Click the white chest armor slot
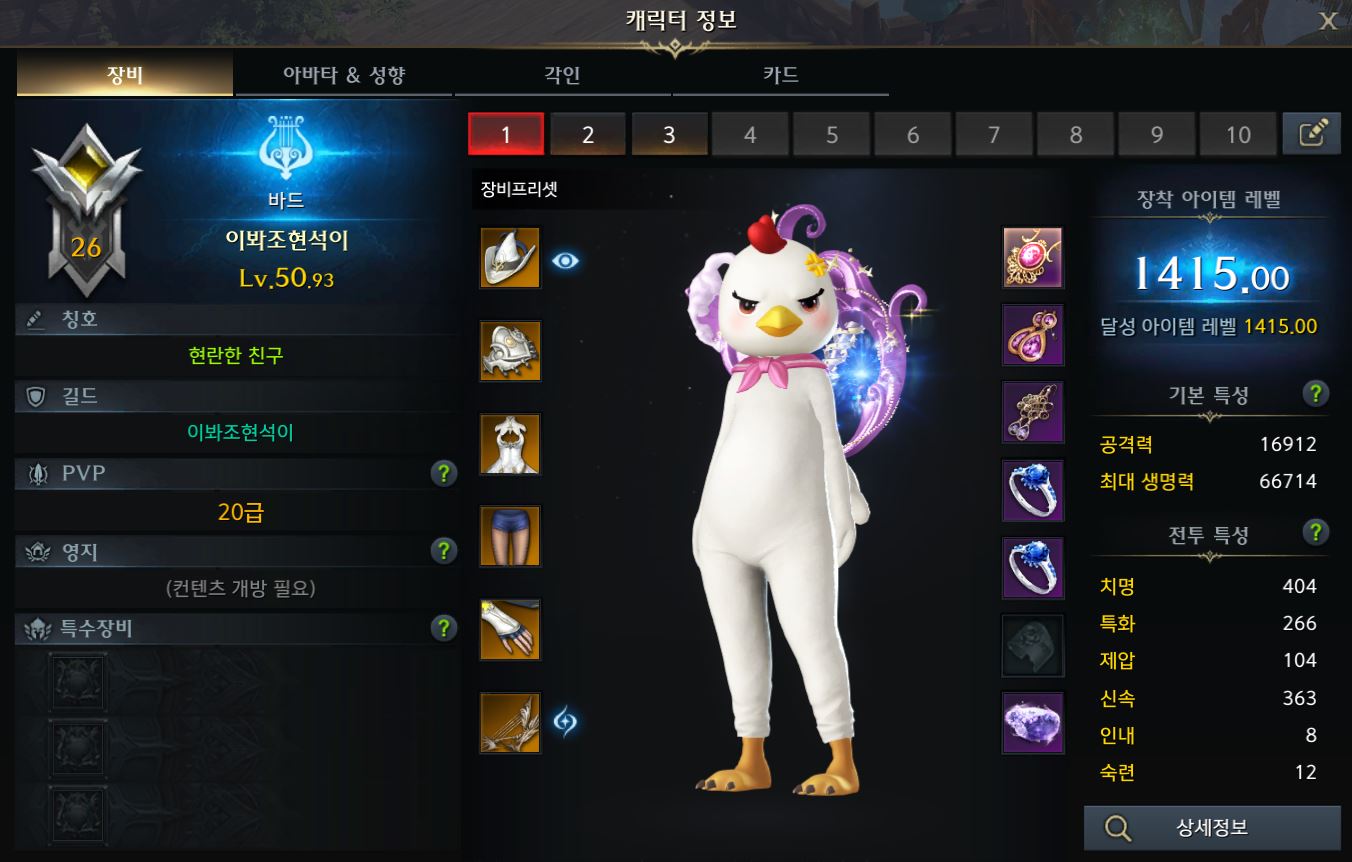The width and height of the screenshot is (1352, 862). pos(510,444)
